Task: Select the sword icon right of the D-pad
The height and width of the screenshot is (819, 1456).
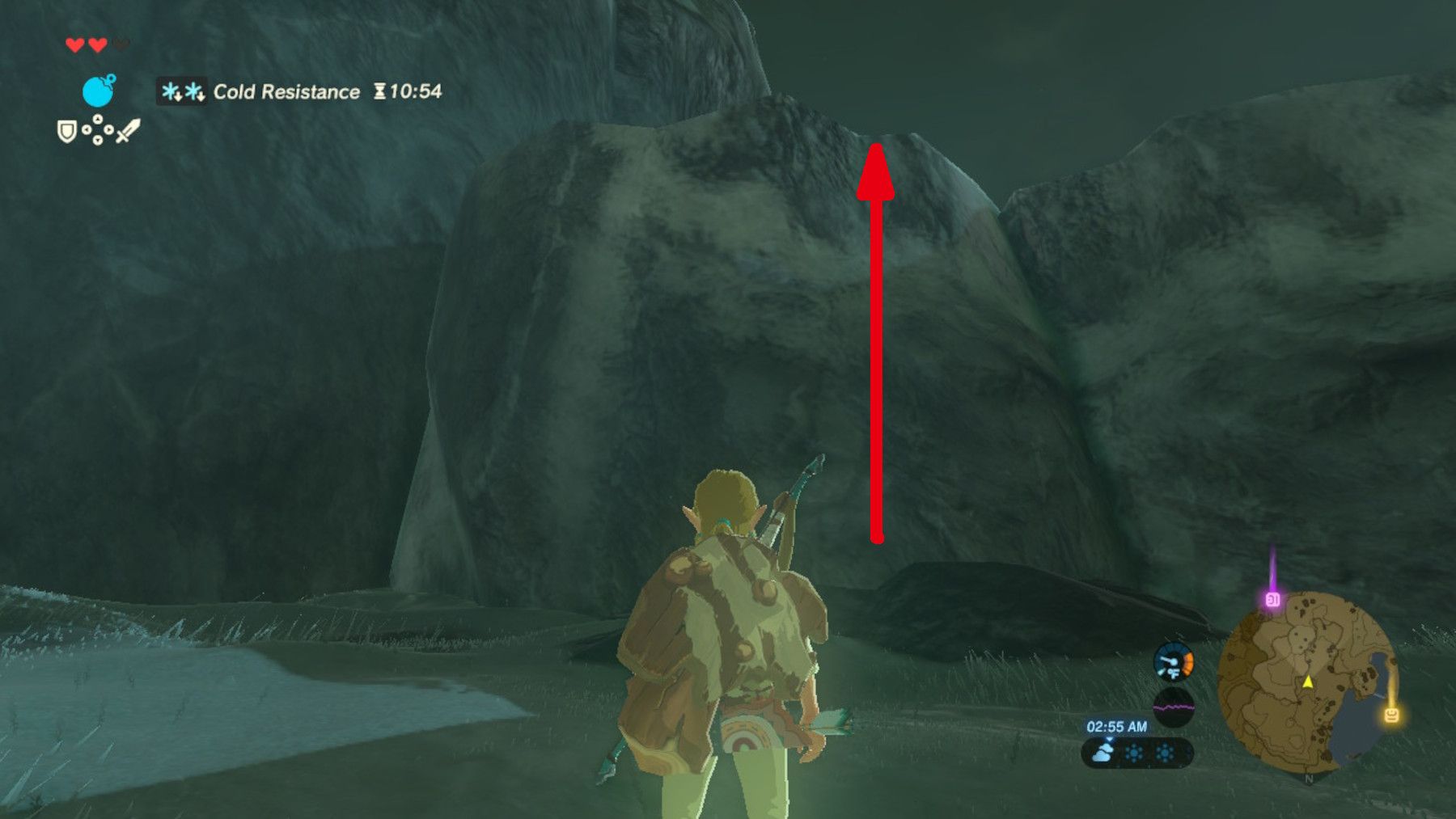Action: (x=129, y=133)
